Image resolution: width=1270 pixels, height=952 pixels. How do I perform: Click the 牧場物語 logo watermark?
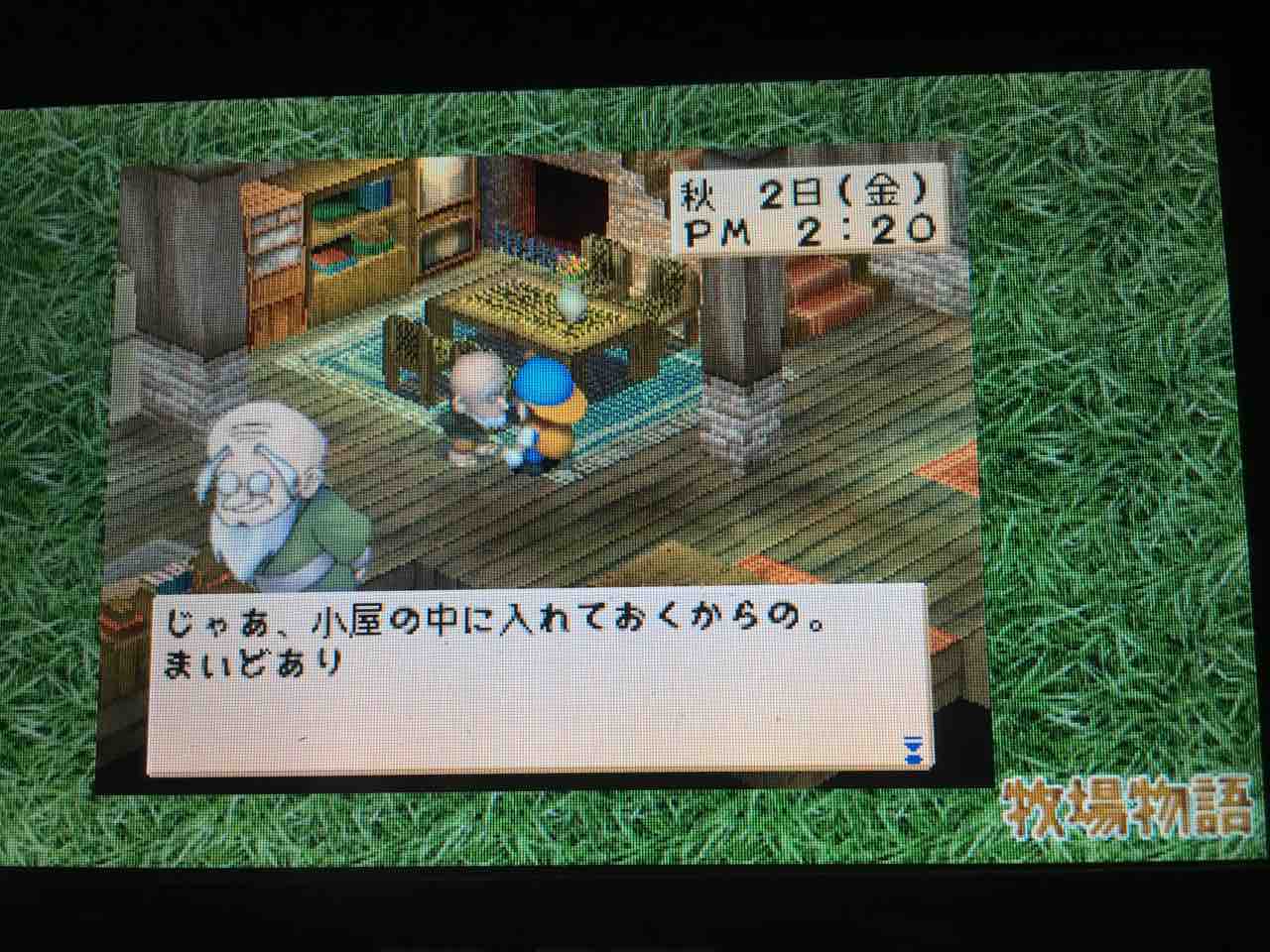click(x=1129, y=808)
